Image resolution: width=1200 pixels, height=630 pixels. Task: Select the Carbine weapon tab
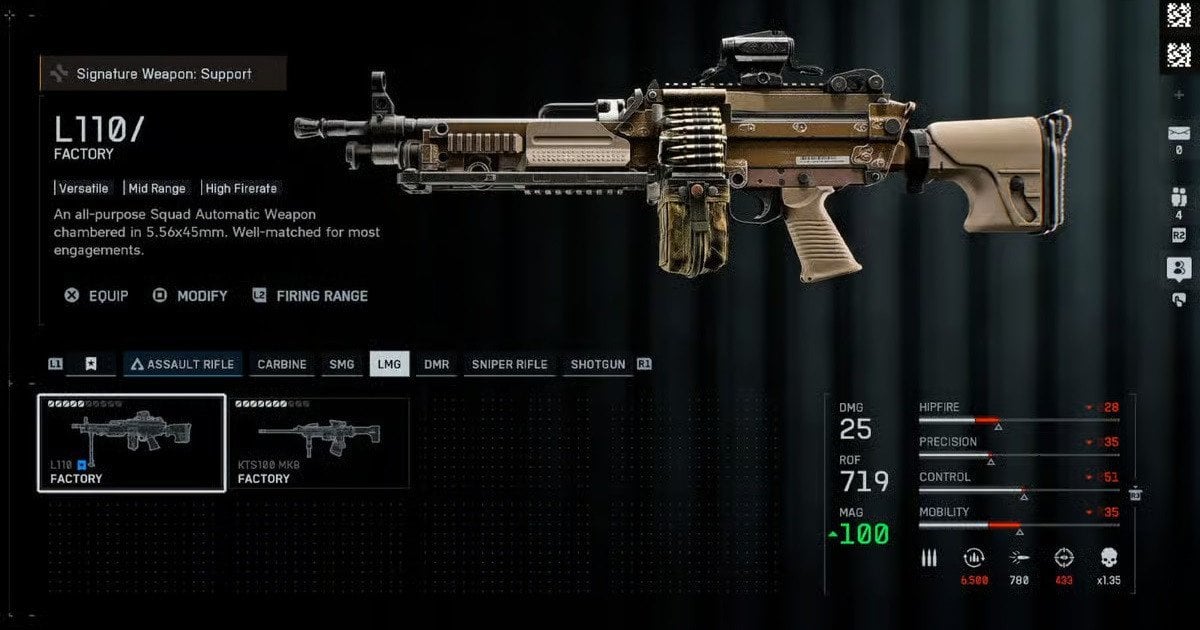[282, 364]
